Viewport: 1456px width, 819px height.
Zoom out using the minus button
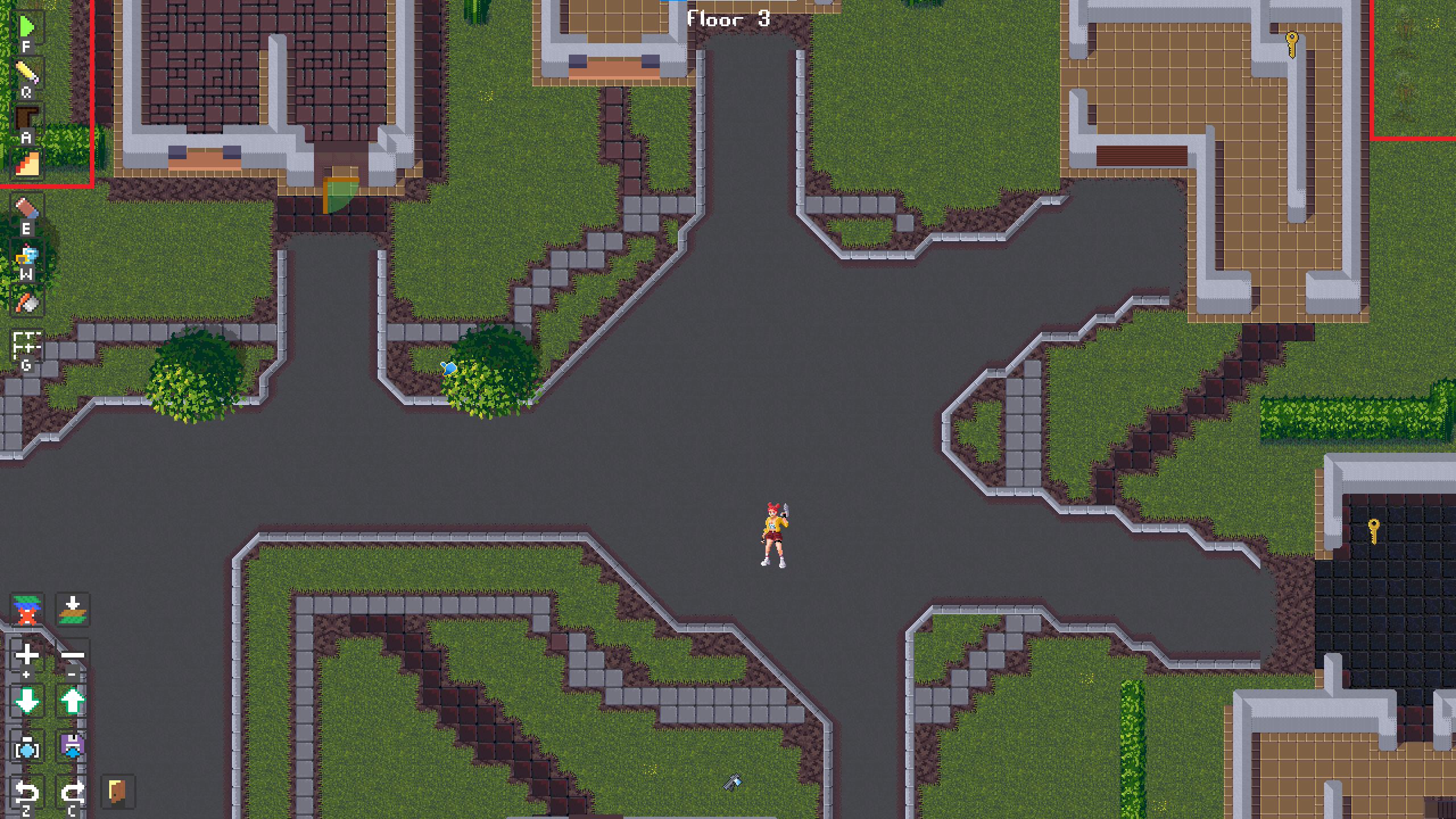[x=73, y=655]
